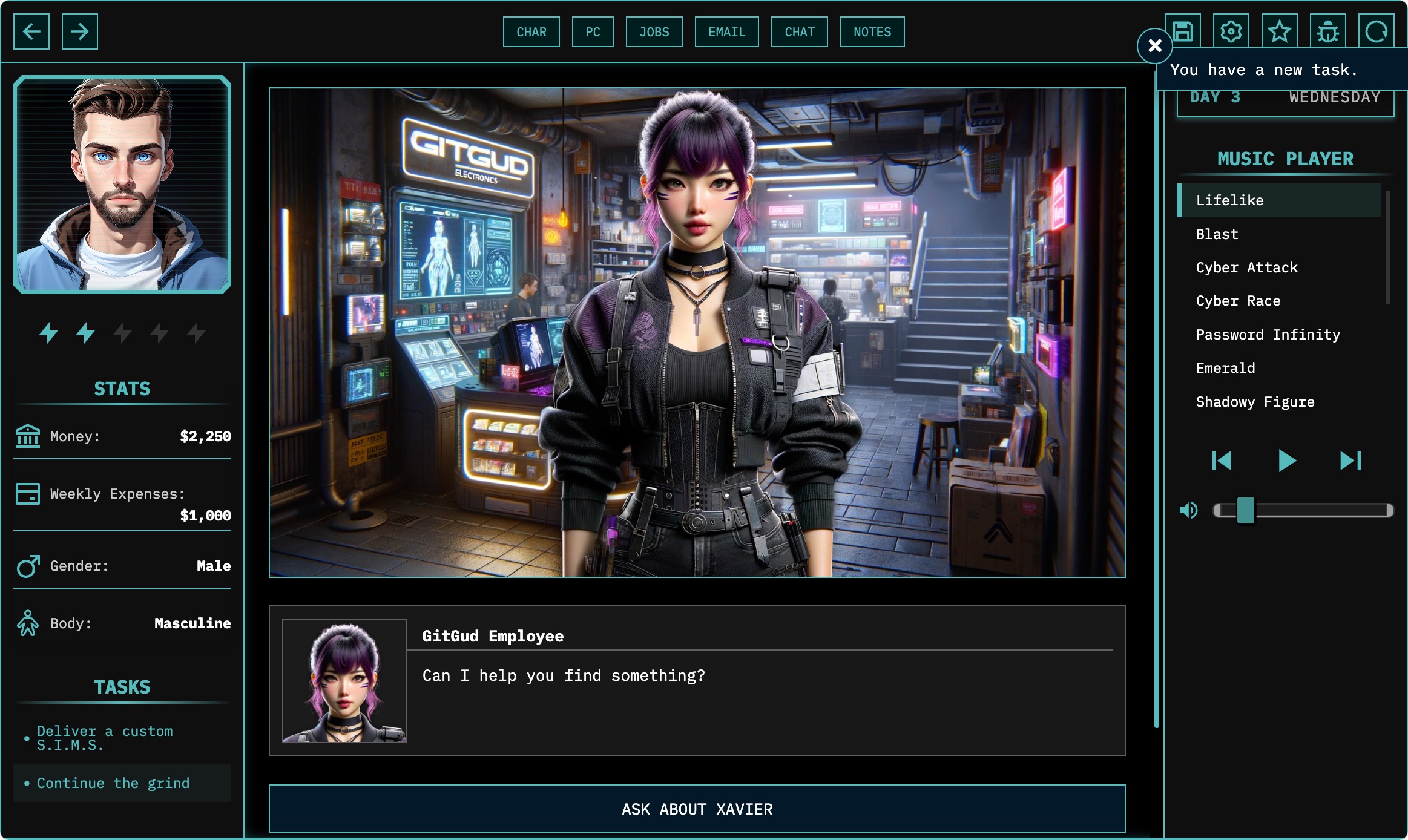Check the EMAIL tab

tap(726, 32)
